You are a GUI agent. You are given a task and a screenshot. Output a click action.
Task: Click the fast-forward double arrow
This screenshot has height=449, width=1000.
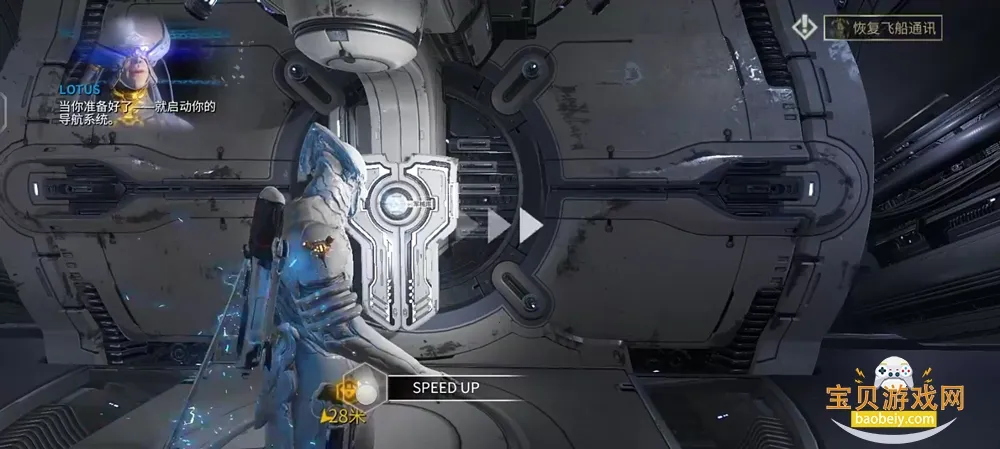(x=515, y=225)
